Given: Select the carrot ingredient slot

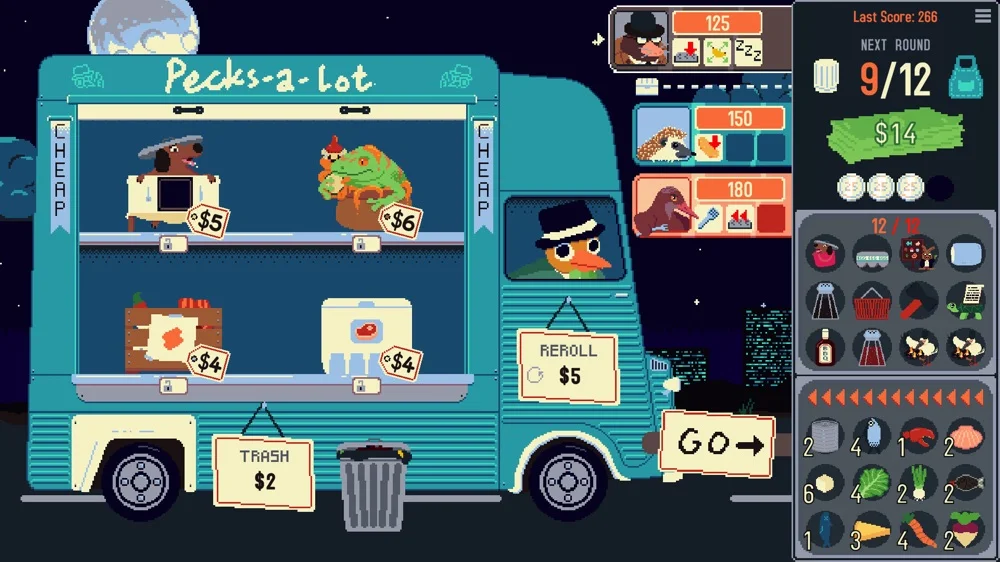Looking at the screenshot, I should 918,529.
